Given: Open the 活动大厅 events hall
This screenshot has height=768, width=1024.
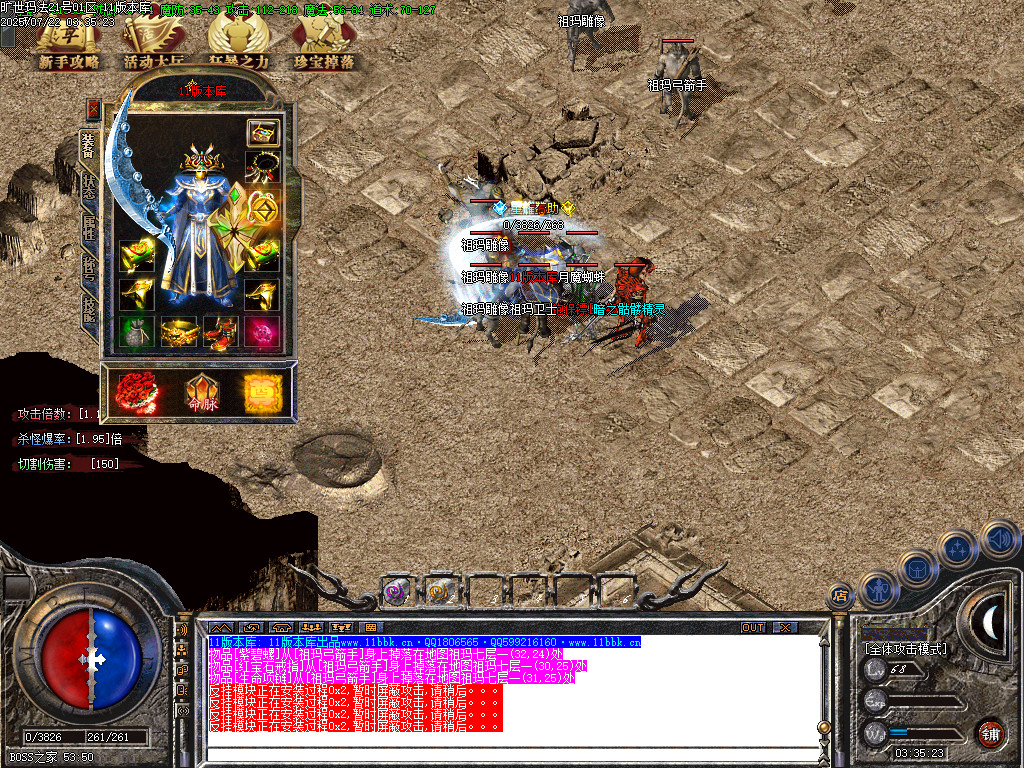Looking at the screenshot, I should click(x=153, y=45).
